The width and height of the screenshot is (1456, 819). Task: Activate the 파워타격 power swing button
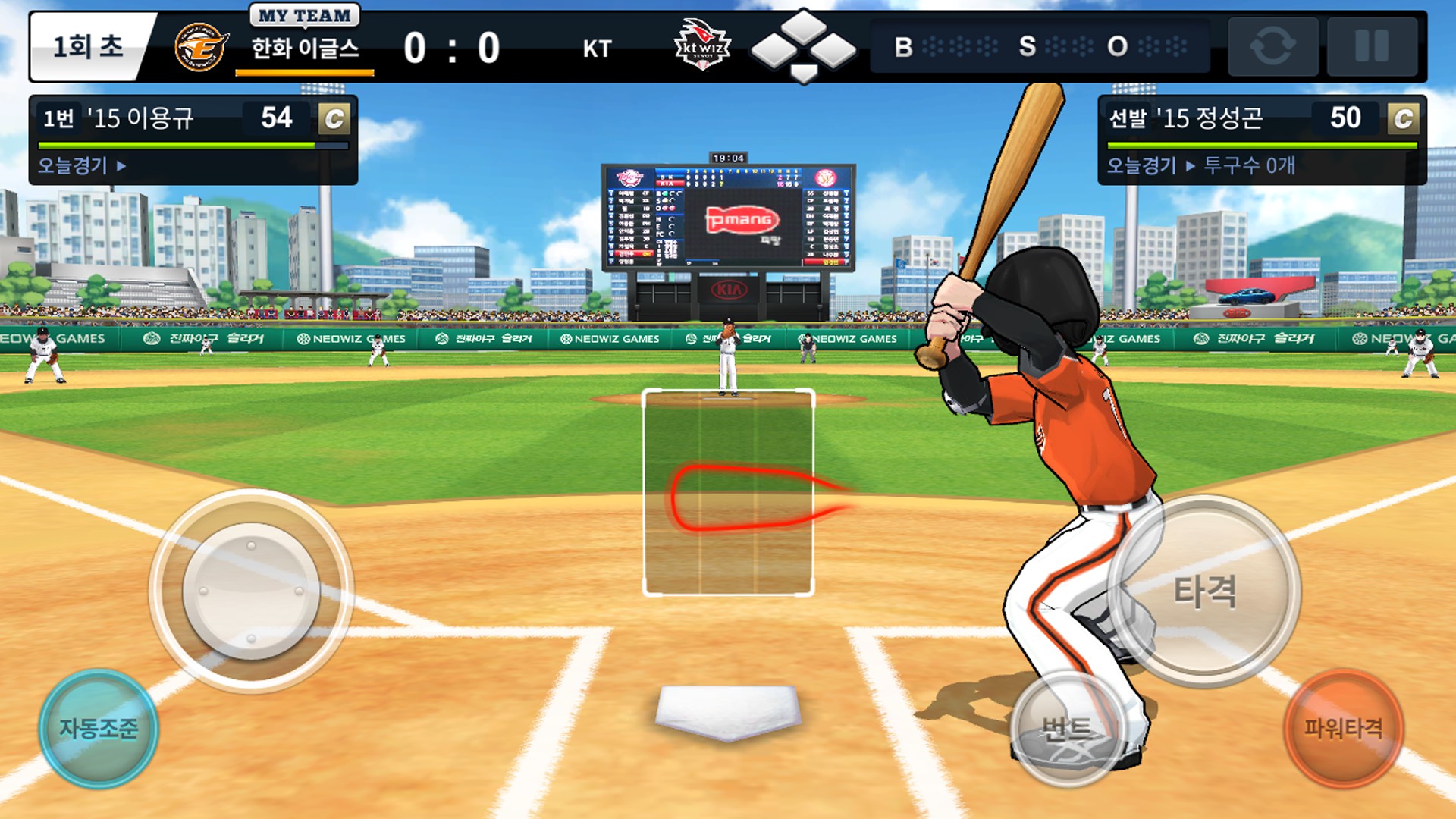point(1343,728)
